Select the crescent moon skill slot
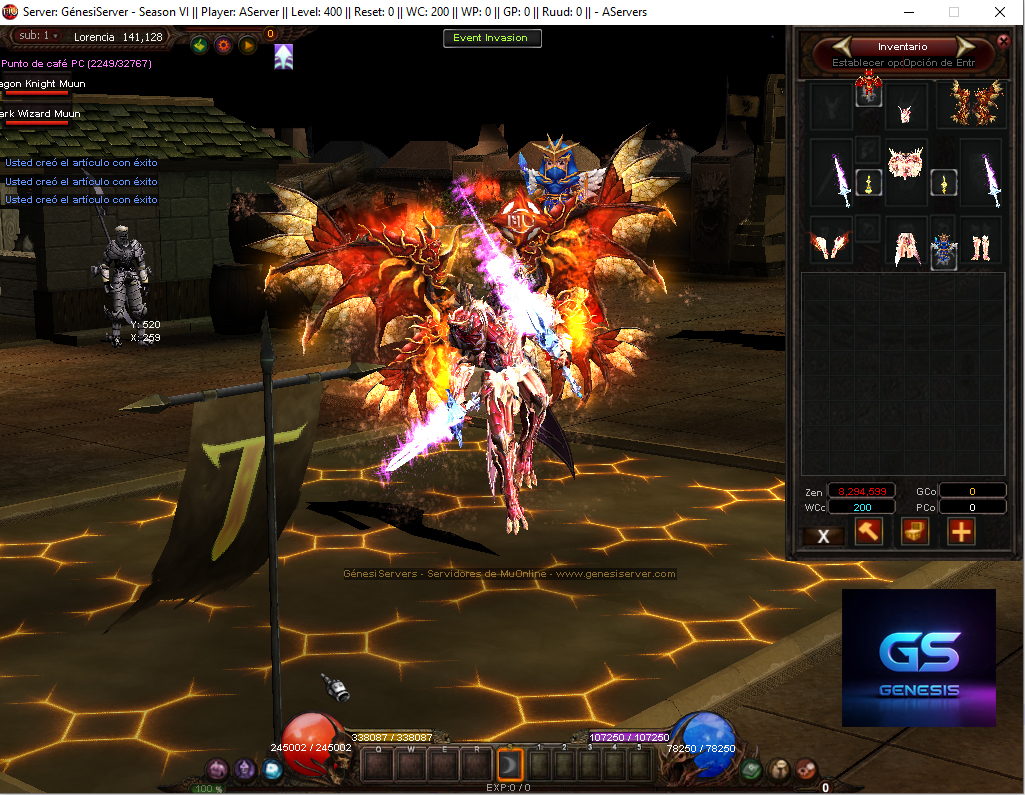This screenshot has width=1025, height=795. 509,765
